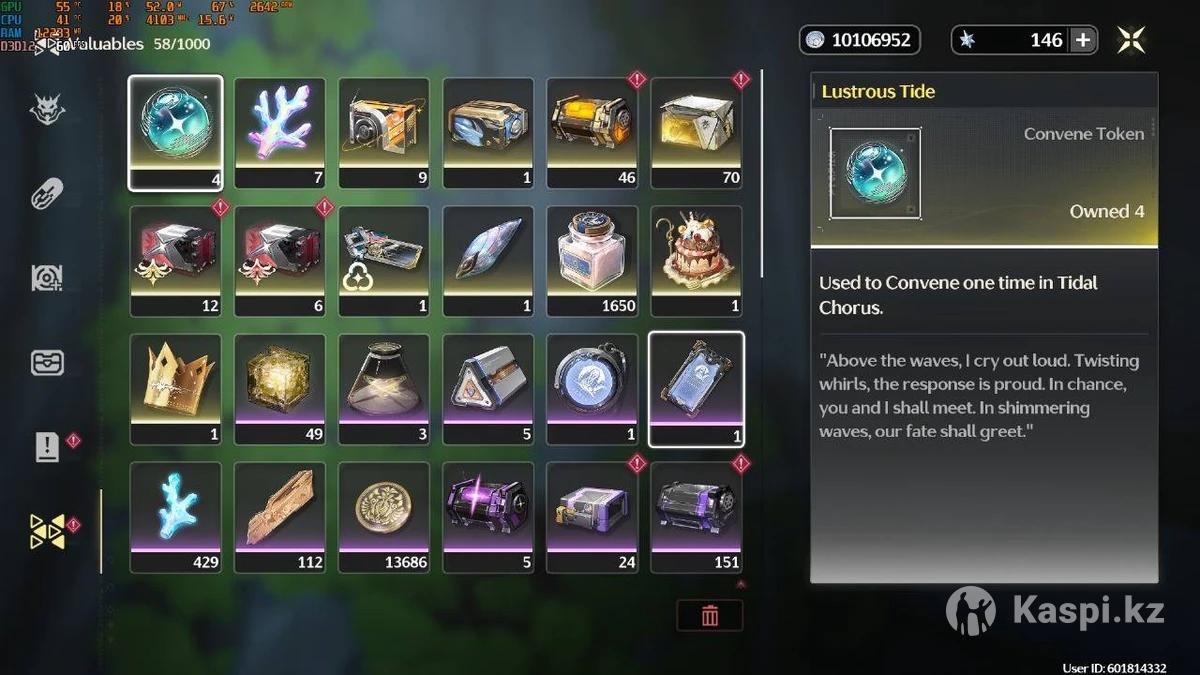Switch to the demon mask category tab
Screen dimensions: 1200x675
pos(47,110)
